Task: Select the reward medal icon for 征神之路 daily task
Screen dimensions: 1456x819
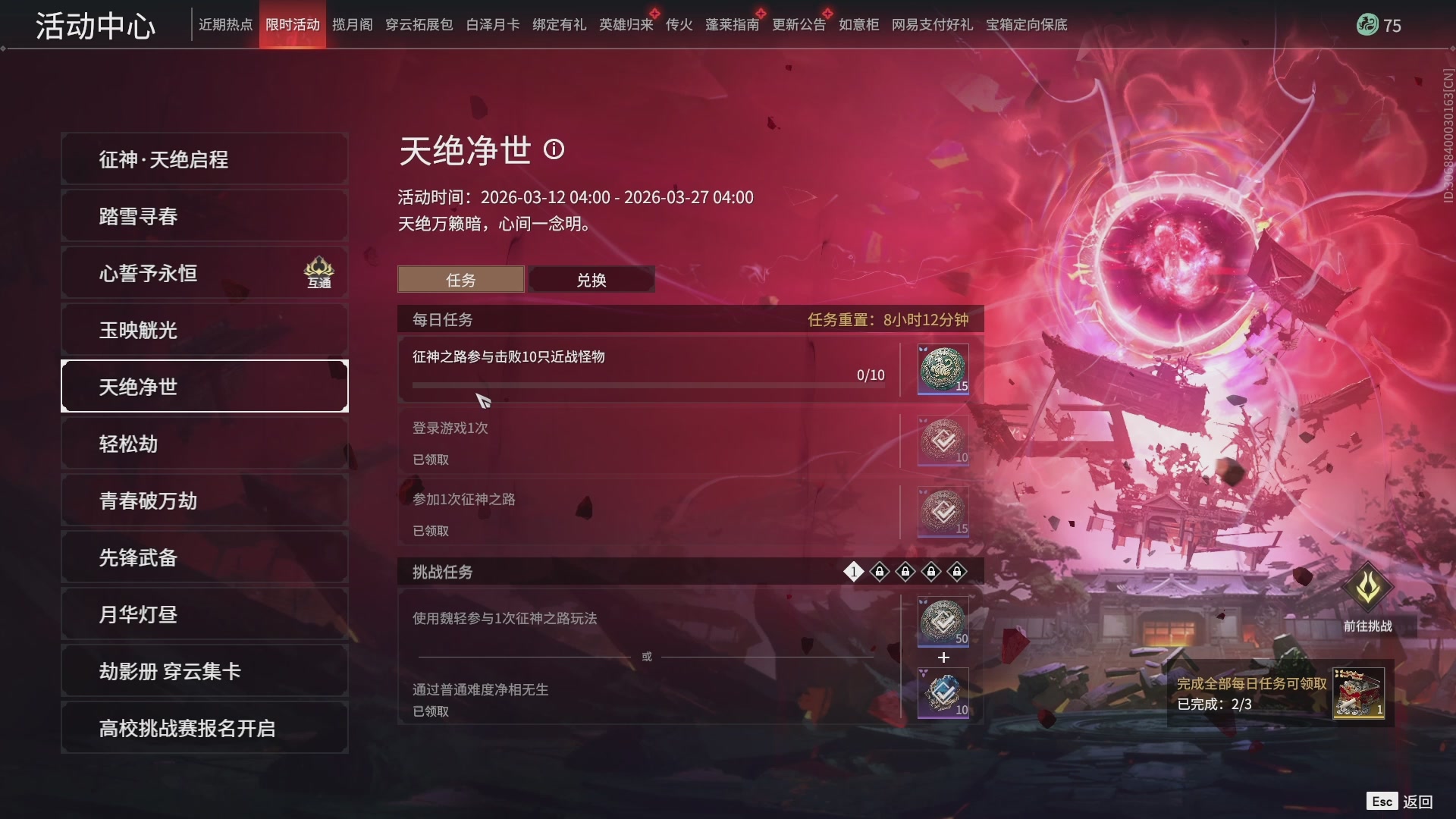Action: (x=942, y=369)
